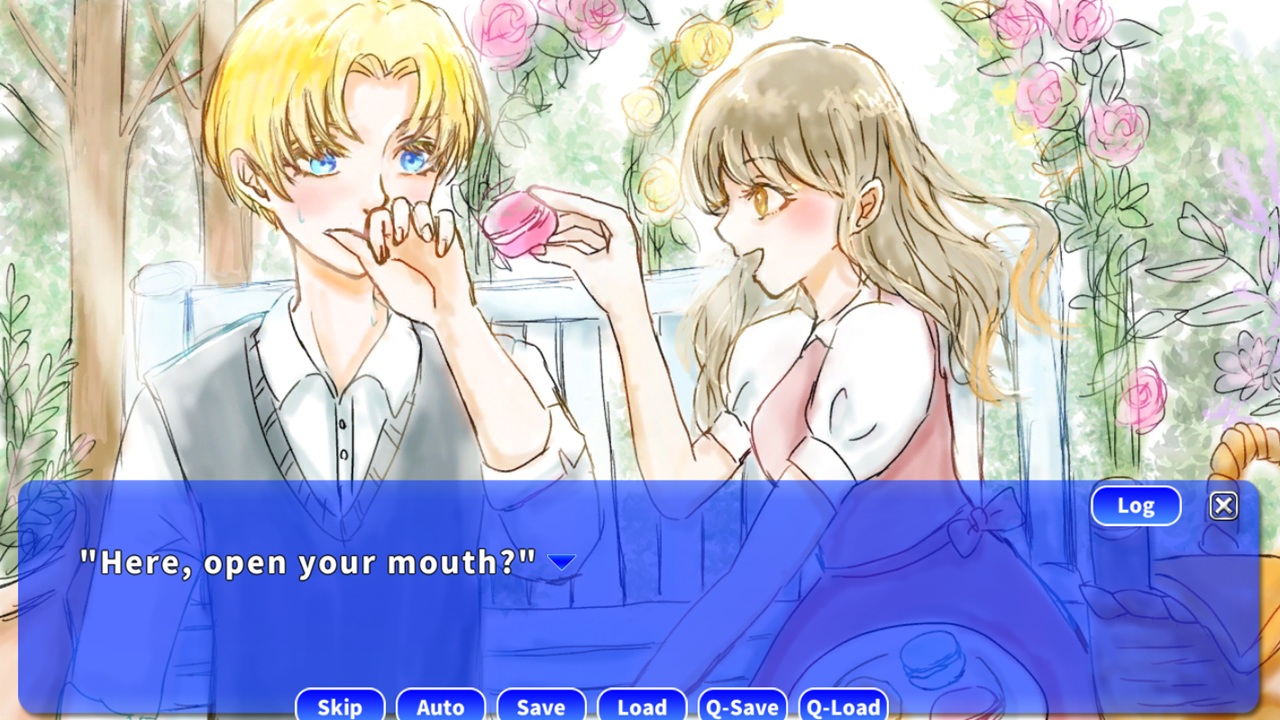The height and width of the screenshot is (720, 1280).
Task: Open the Load screen
Action: 642,706
